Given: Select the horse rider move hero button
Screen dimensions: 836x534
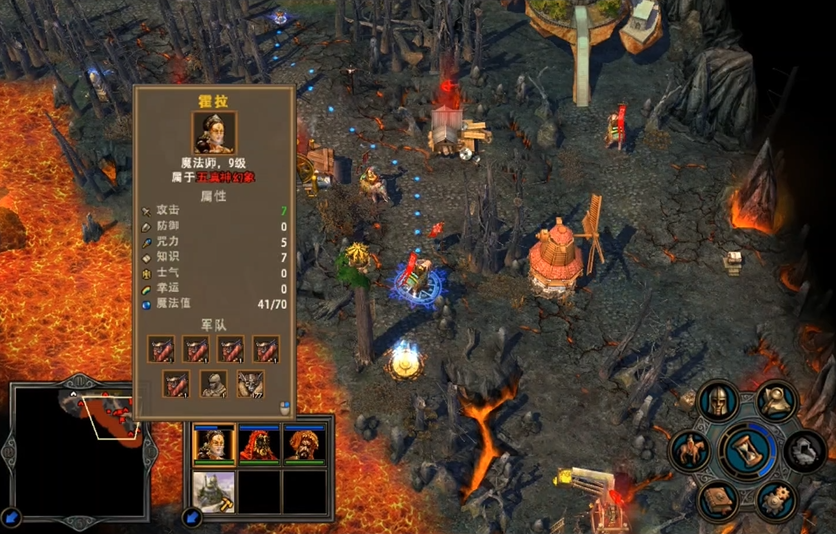Looking at the screenshot, I should point(690,451).
